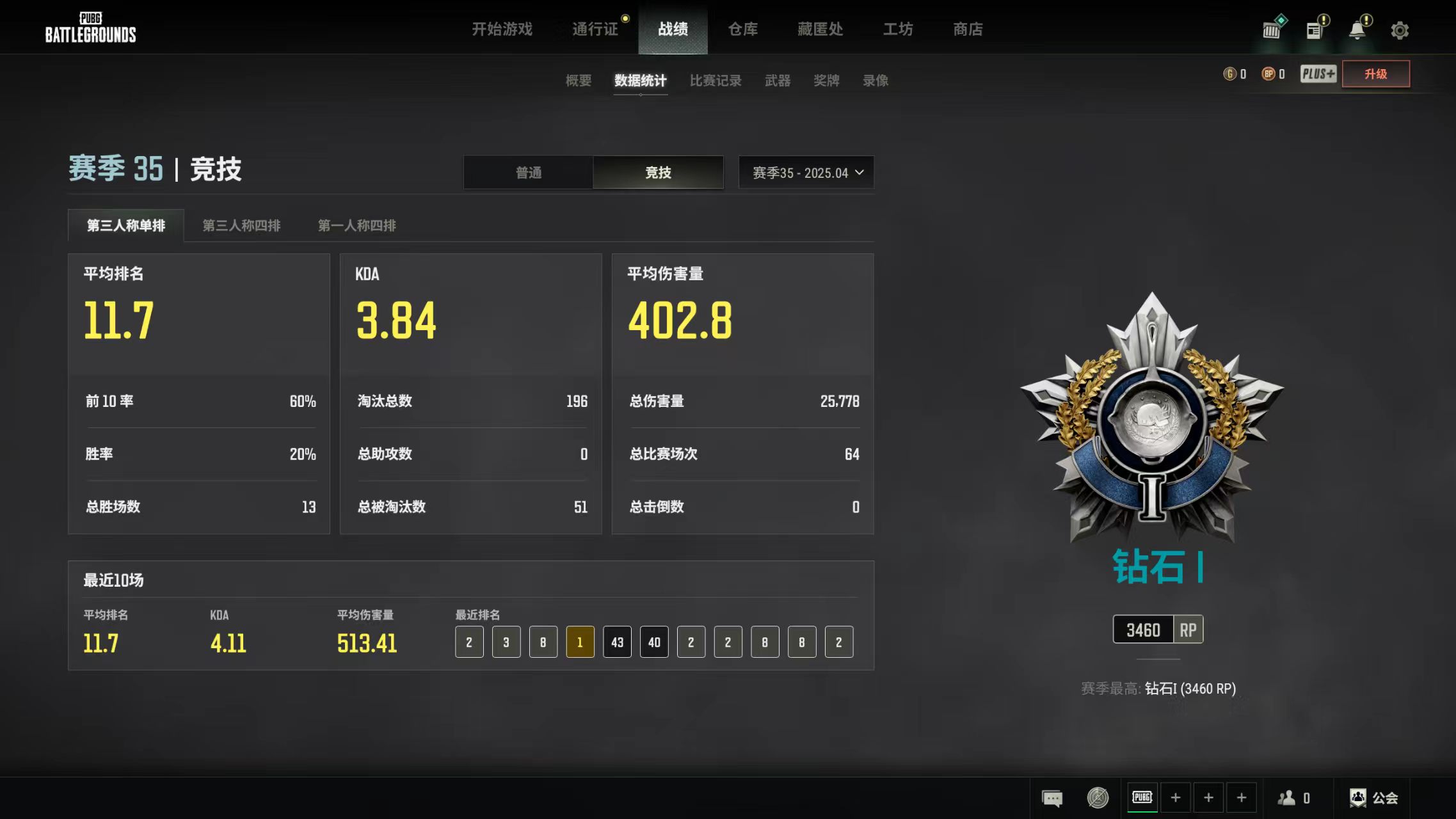Switch to the 比赛记录 tab
The width and height of the screenshot is (1456, 819).
point(716,81)
